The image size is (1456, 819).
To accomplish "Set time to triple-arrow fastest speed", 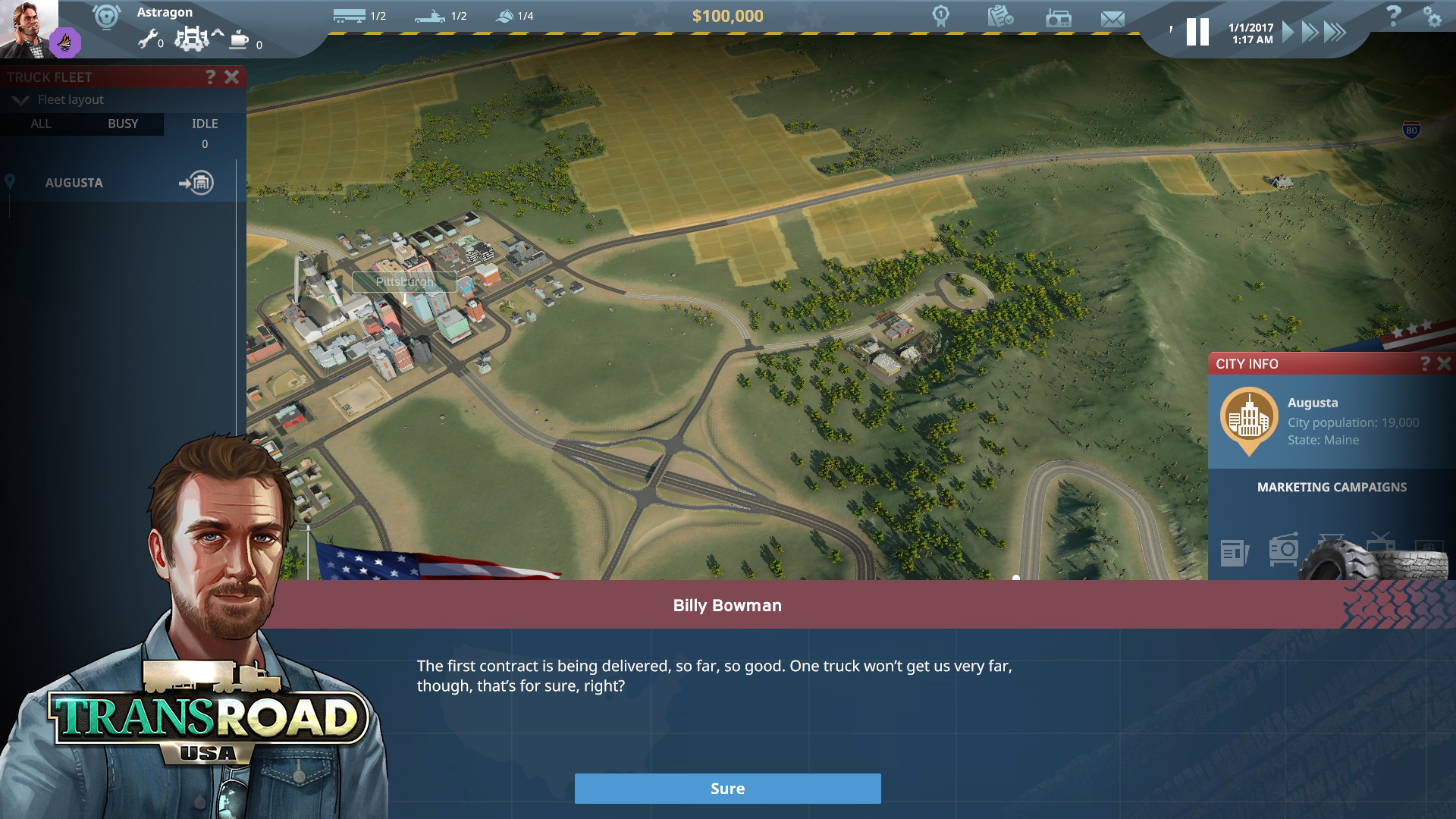I will tap(1335, 32).
